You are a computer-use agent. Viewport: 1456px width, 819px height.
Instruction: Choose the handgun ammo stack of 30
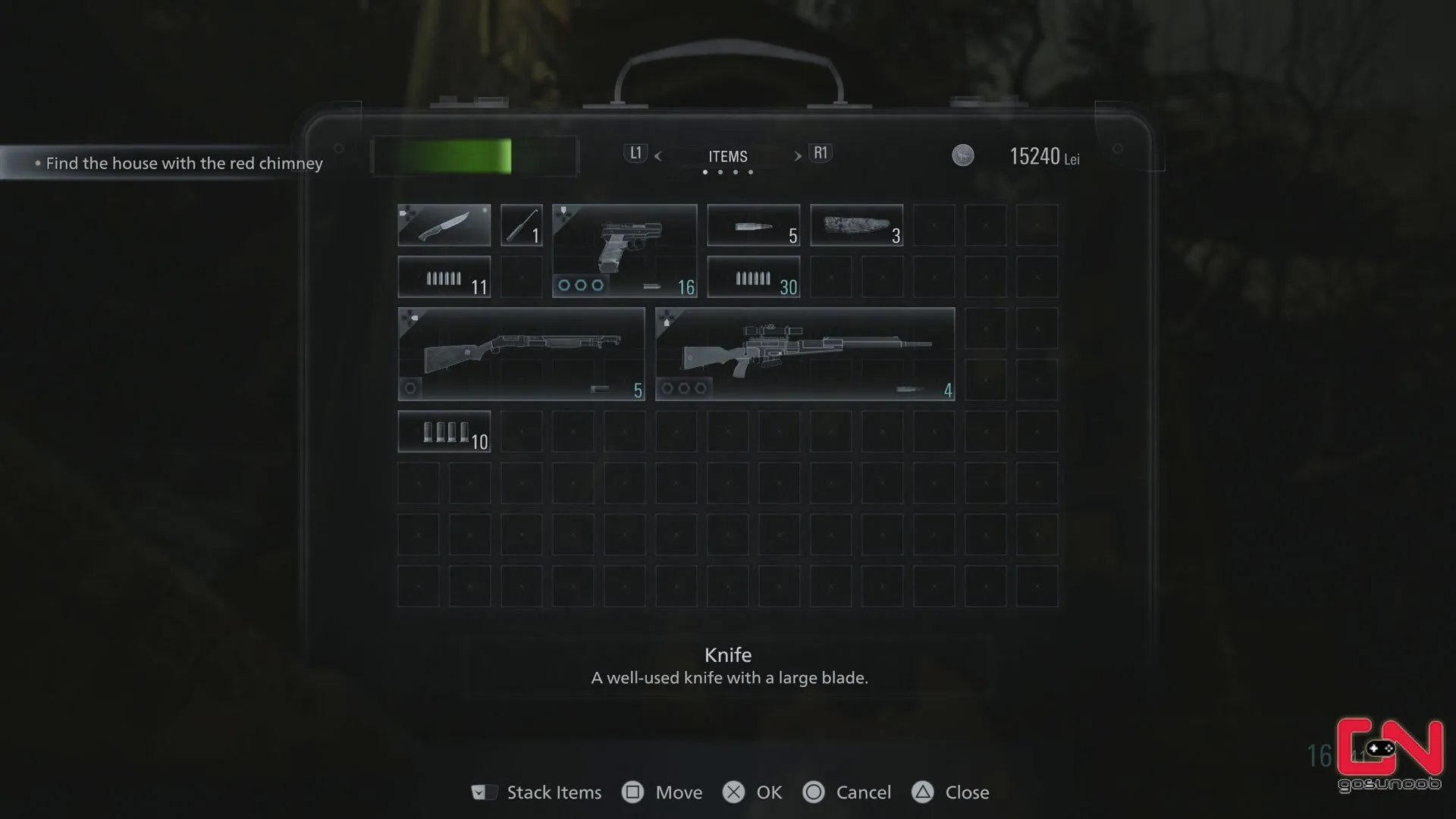[753, 277]
